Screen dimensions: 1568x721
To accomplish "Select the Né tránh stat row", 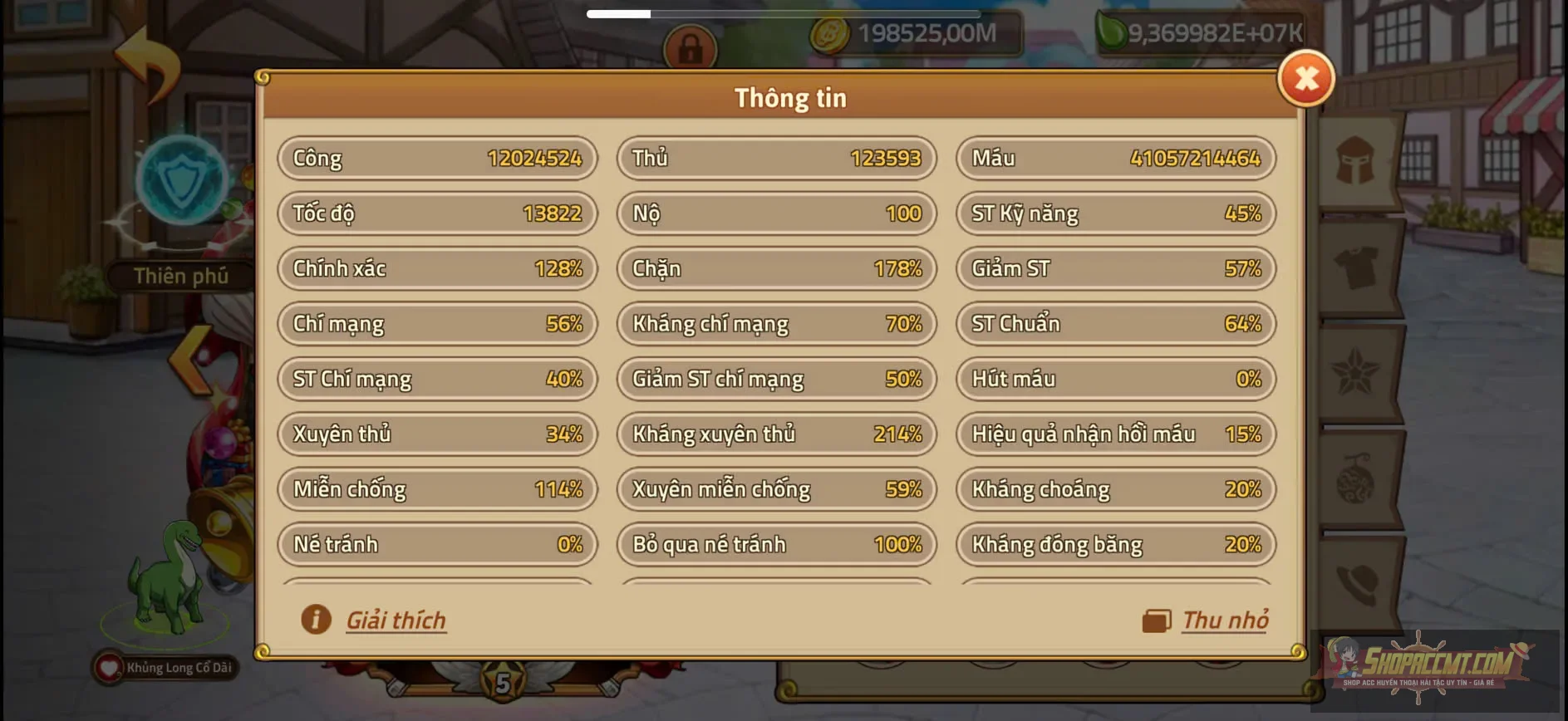I will pyautogui.click(x=436, y=544).
